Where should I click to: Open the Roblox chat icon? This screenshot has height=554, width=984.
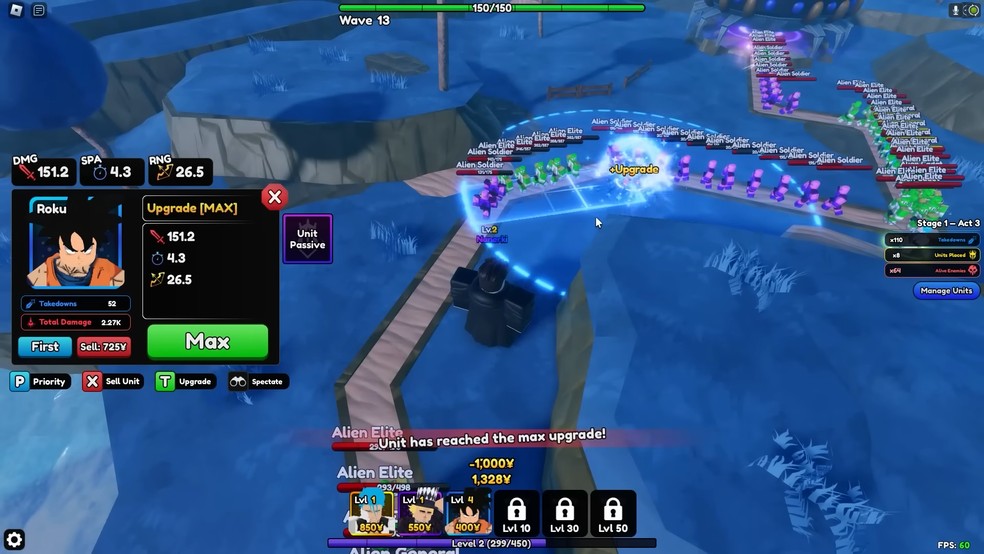tap(39, 10)
